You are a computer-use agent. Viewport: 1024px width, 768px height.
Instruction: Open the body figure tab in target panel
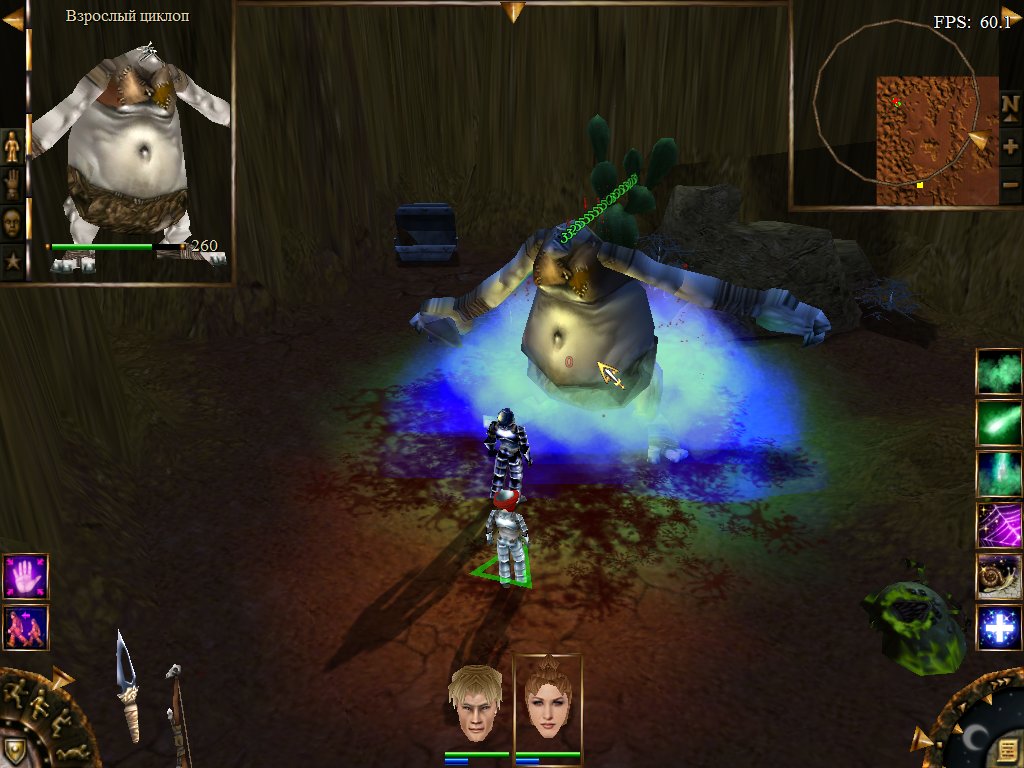[x=12, y=147]
